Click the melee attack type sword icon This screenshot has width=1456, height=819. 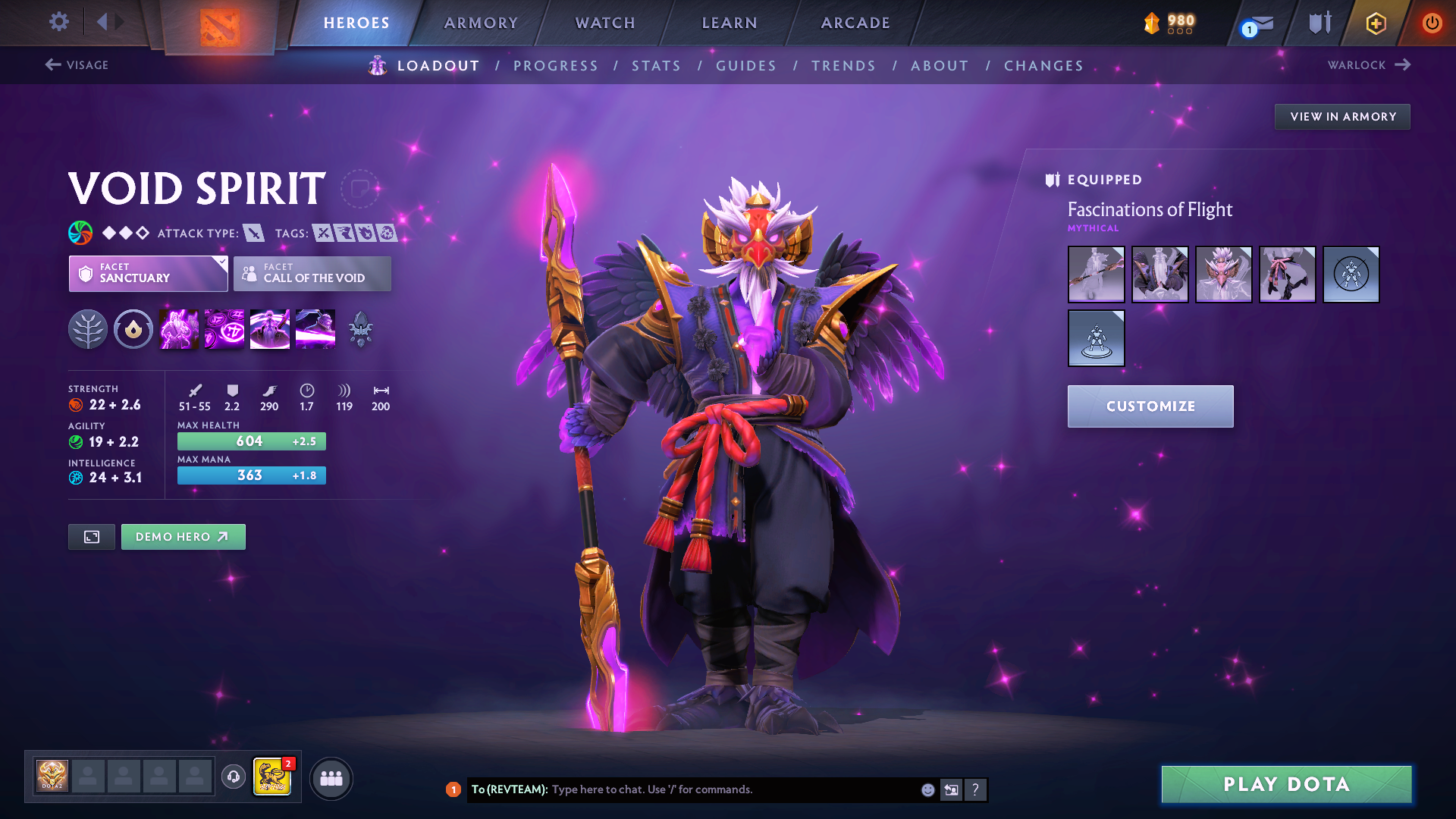[x=254, y=233]
